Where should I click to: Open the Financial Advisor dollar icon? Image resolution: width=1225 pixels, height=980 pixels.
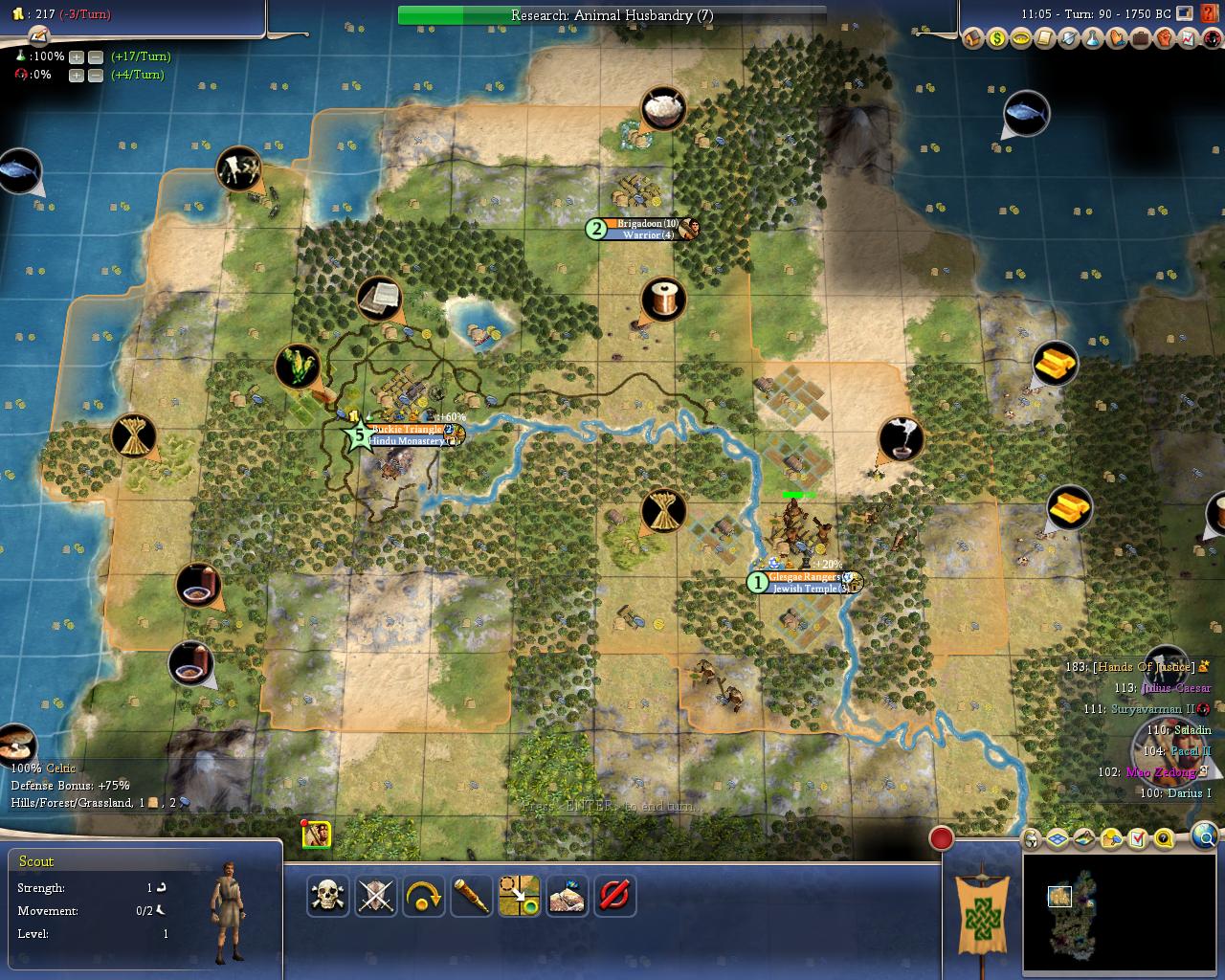click(x=997, y=39)
